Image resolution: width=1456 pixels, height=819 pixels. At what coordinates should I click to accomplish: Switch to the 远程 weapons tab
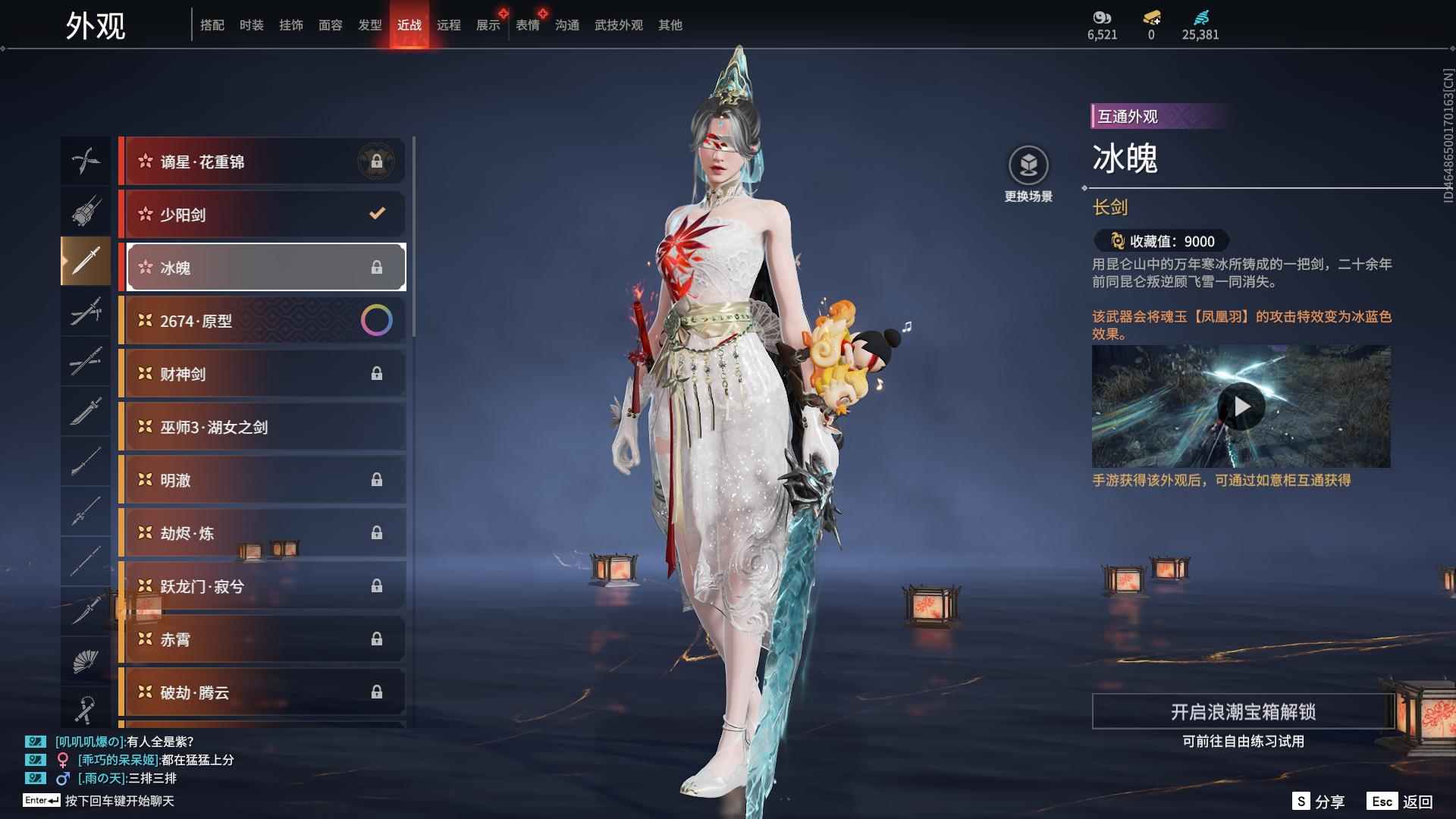point(448,25)
